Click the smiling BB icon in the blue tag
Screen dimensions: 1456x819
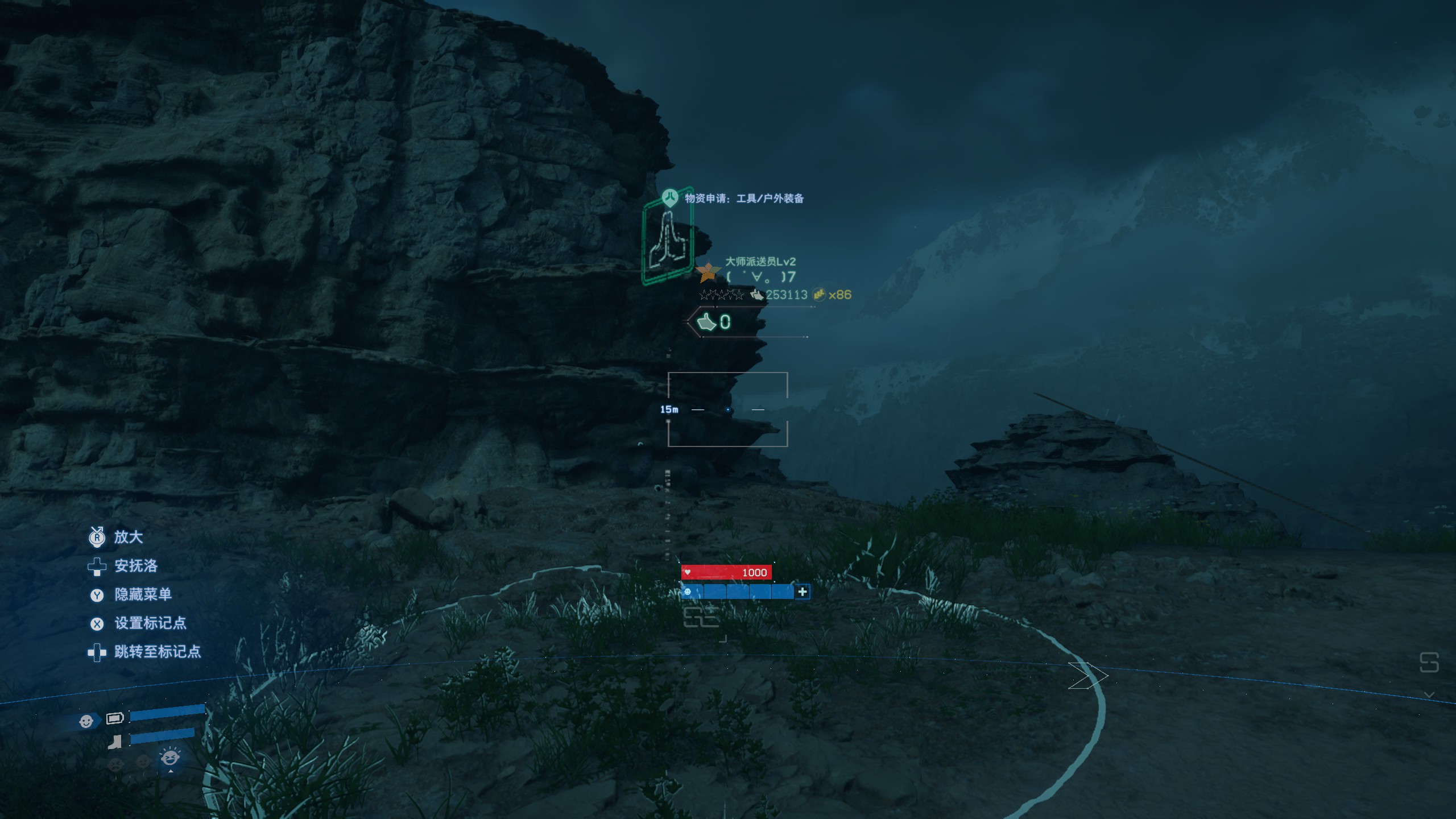[86, 721]
